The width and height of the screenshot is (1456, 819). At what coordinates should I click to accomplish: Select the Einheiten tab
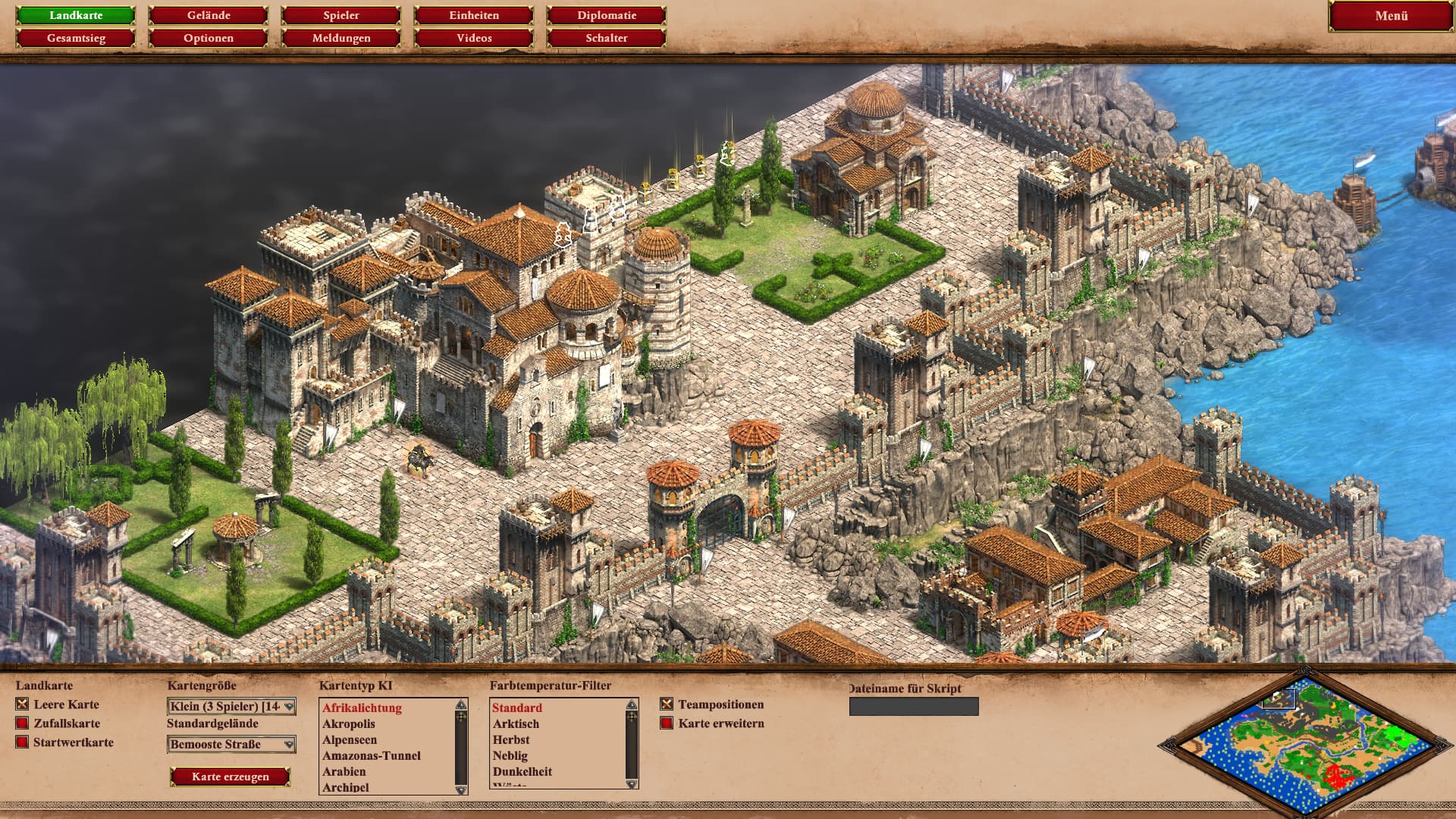pyautogui.click(x=474, y=15)
